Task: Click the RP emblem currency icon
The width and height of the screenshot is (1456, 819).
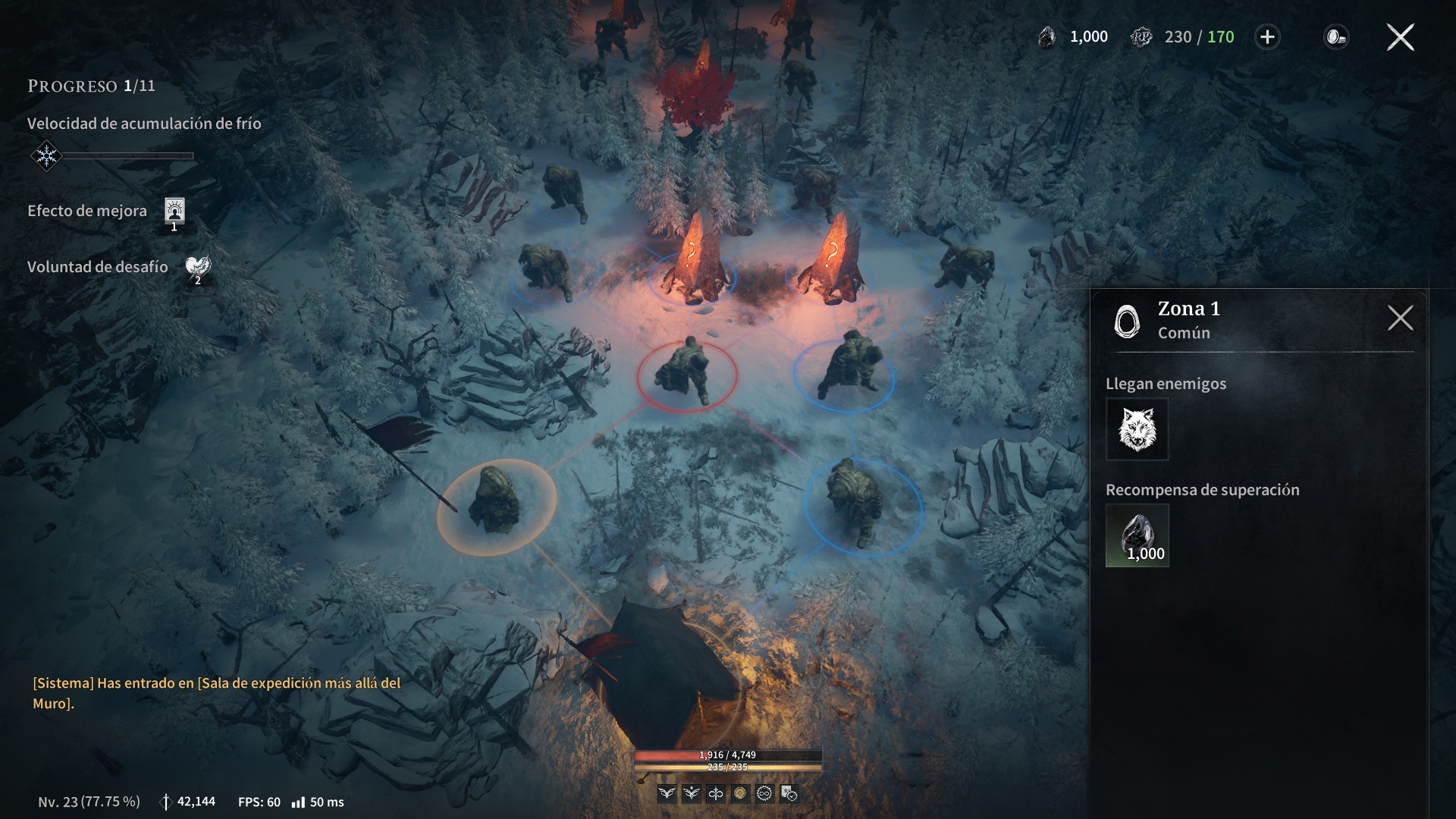Action: pyautogui.click(x=1141, y=37)
